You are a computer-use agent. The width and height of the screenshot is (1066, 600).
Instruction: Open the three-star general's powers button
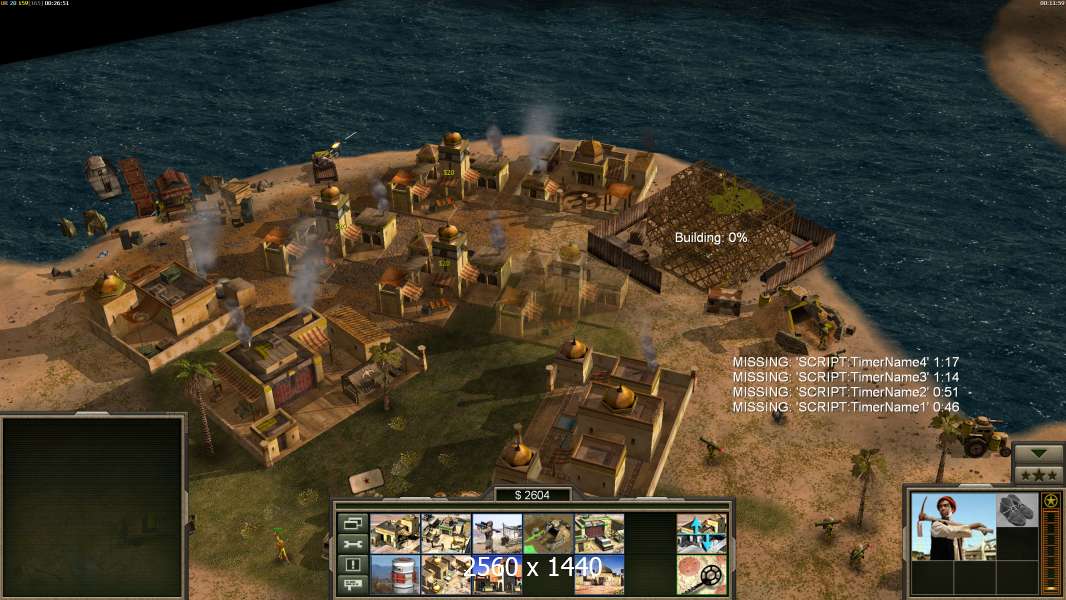(x=1039, y=474)
